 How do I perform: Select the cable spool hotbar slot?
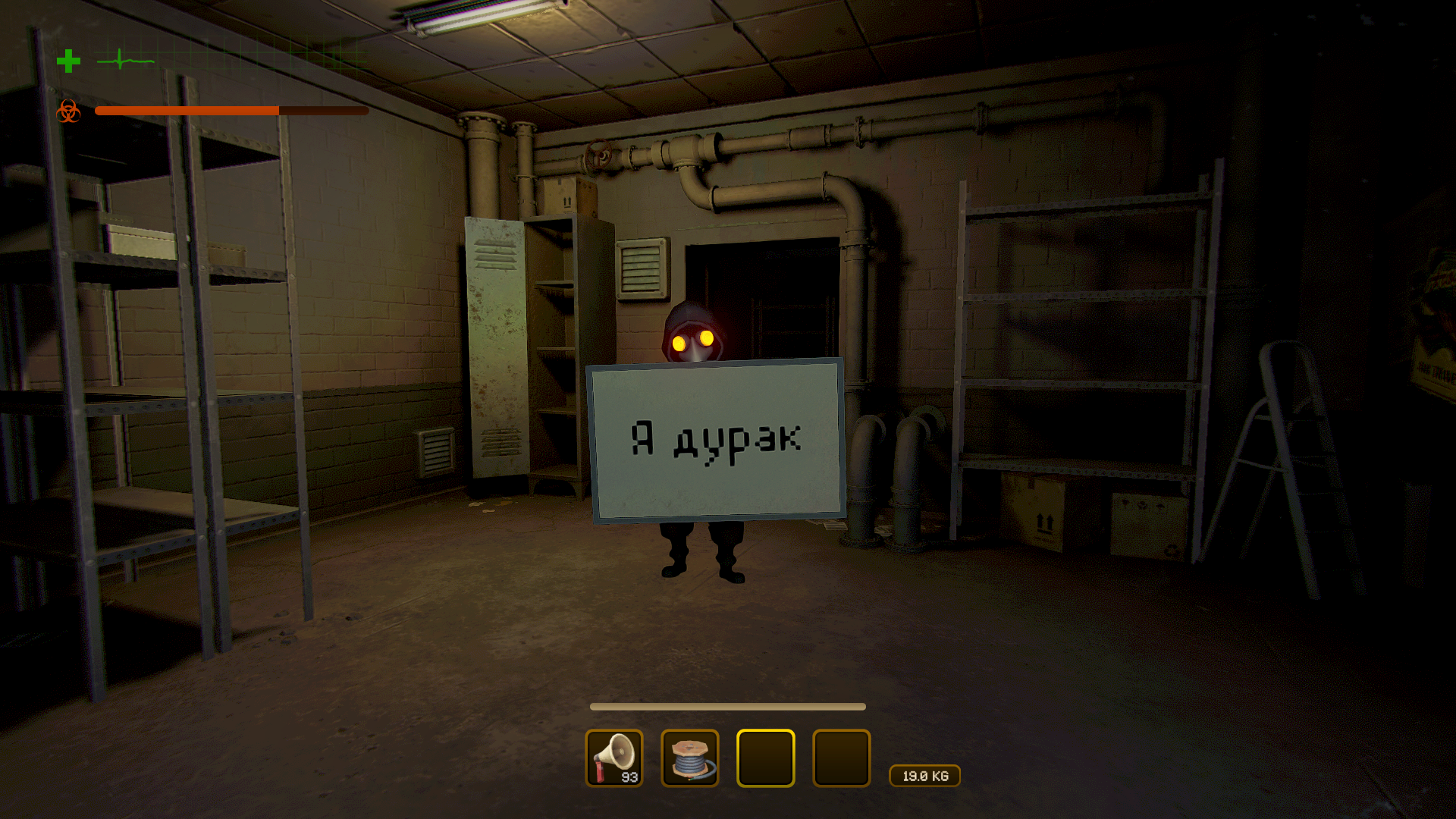click(690, 758)
